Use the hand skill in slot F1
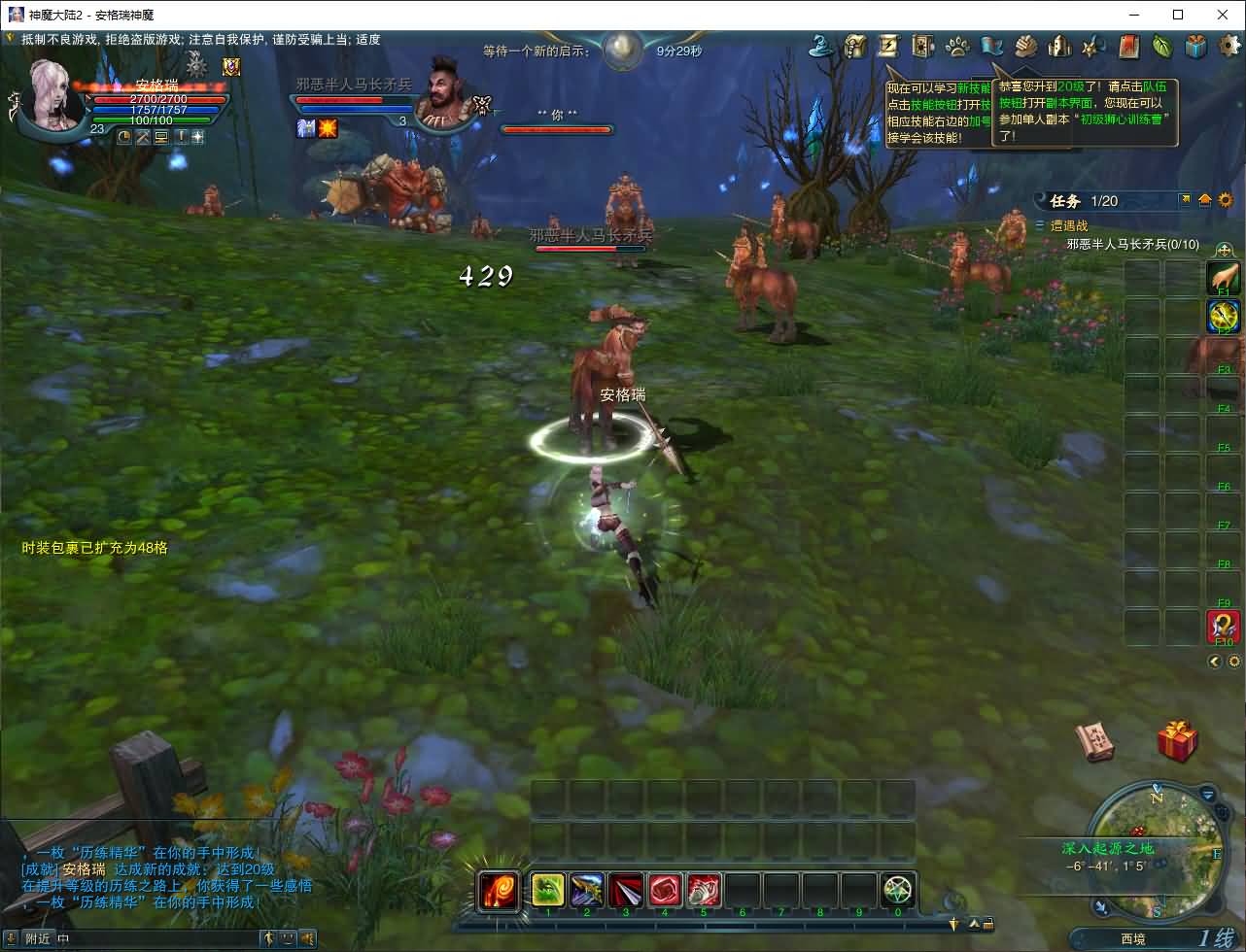The height and width of the screenshot is (952, 1246). coord(1224,278)
